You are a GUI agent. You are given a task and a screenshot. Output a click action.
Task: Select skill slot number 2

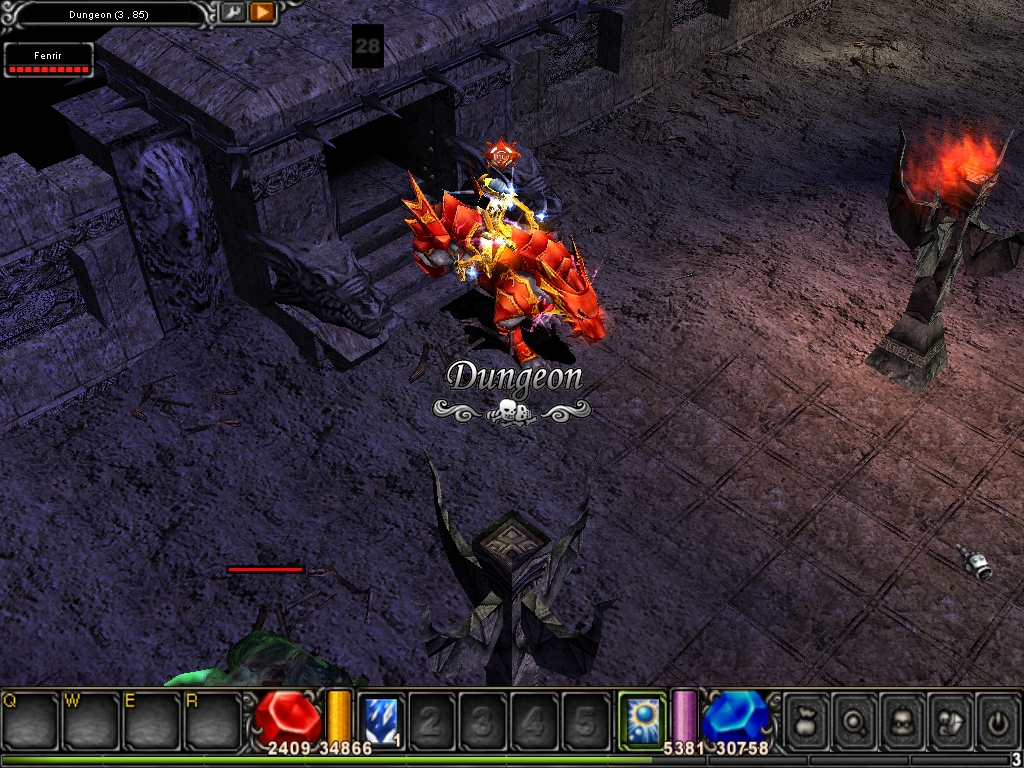tap(432, 720)
